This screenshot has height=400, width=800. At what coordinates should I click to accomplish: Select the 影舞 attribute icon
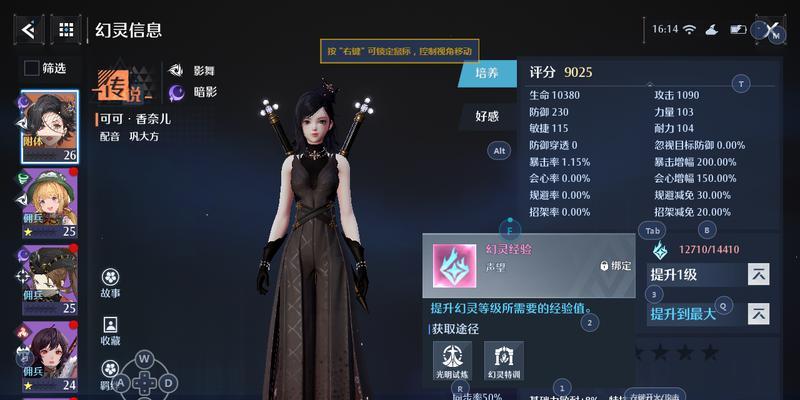pyautogui.click(x=177, y=71)
